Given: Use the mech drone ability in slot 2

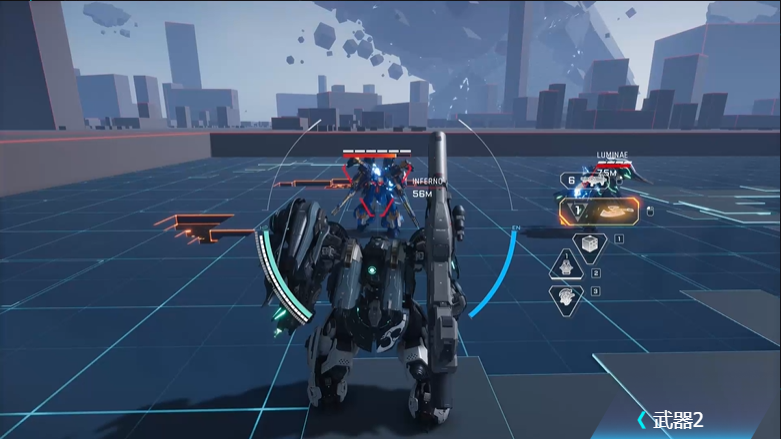Looking at the screenshot, I should click(x=565, y=267).
